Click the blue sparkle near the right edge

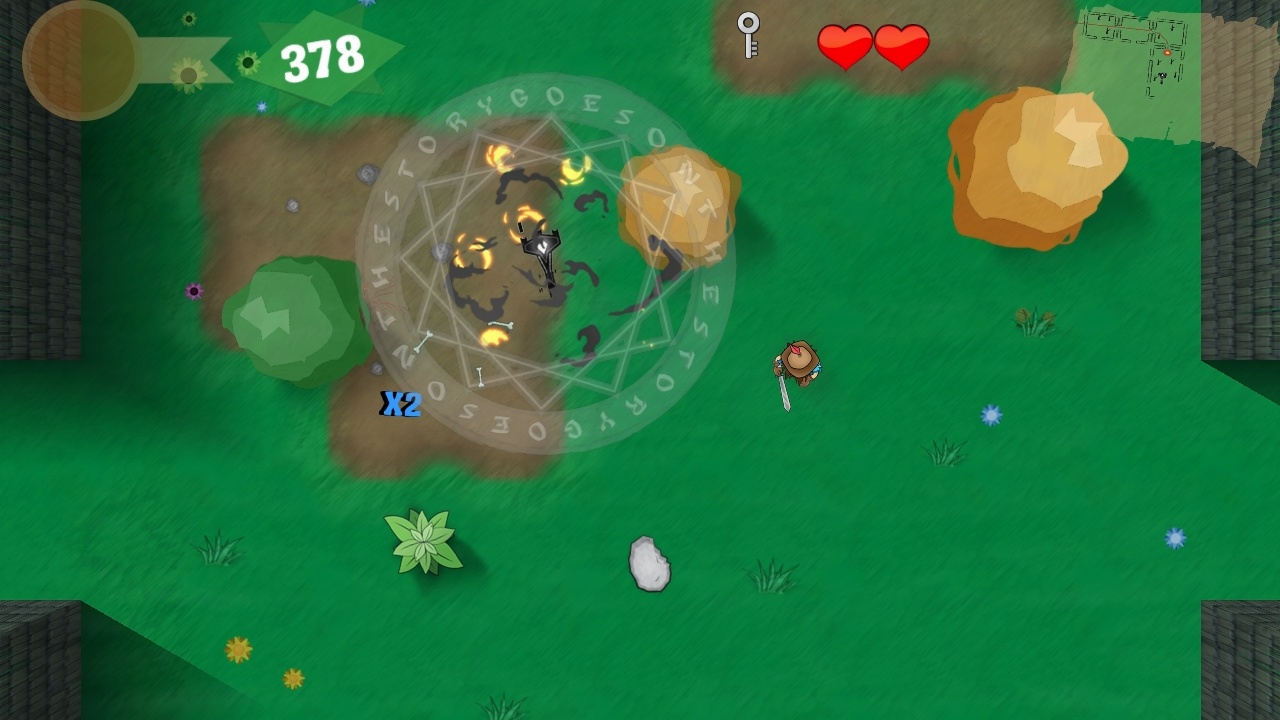[x=1172, y=538]
